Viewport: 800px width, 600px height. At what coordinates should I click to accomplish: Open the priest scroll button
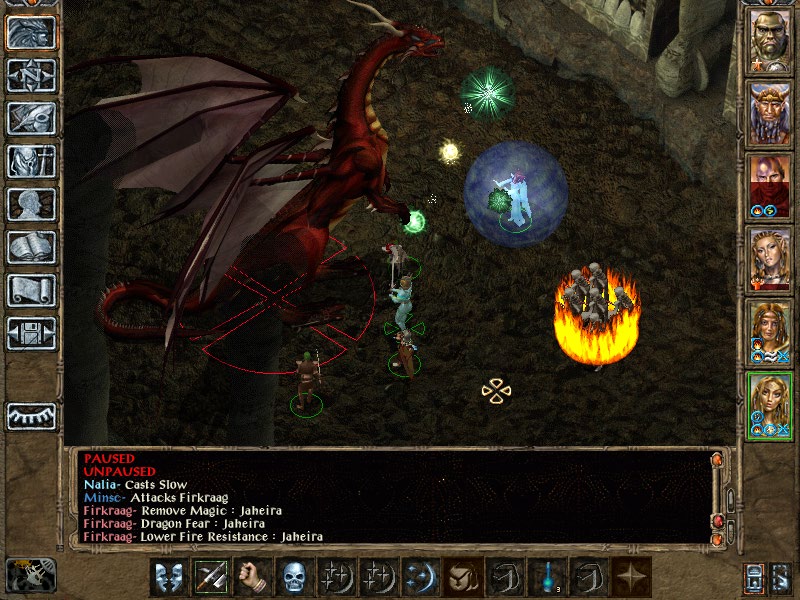31,290
